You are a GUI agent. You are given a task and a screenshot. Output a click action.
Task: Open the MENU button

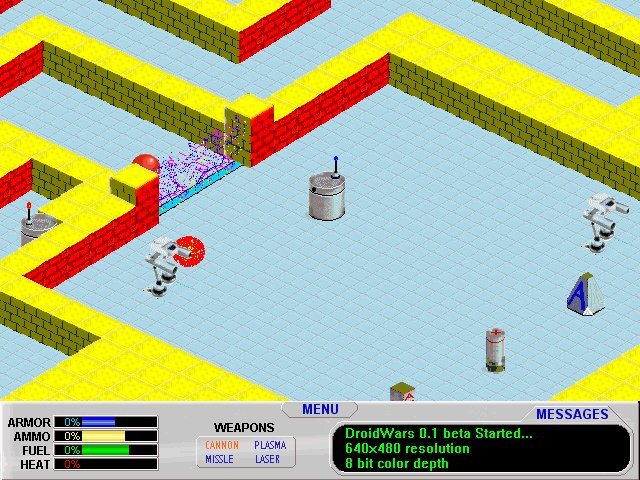tap(320, 409)
